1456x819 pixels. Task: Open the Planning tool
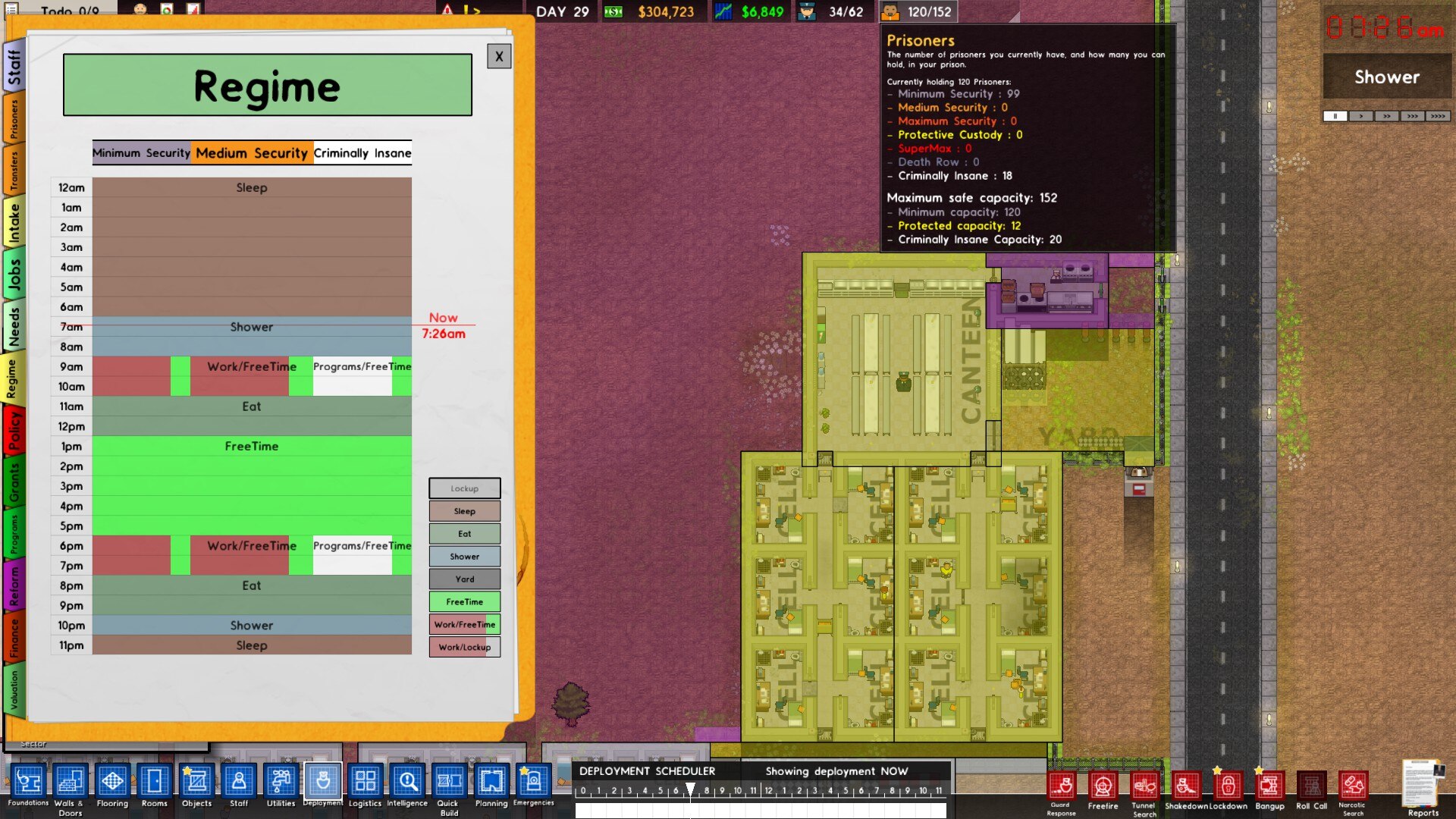click(x=491, y=781)
